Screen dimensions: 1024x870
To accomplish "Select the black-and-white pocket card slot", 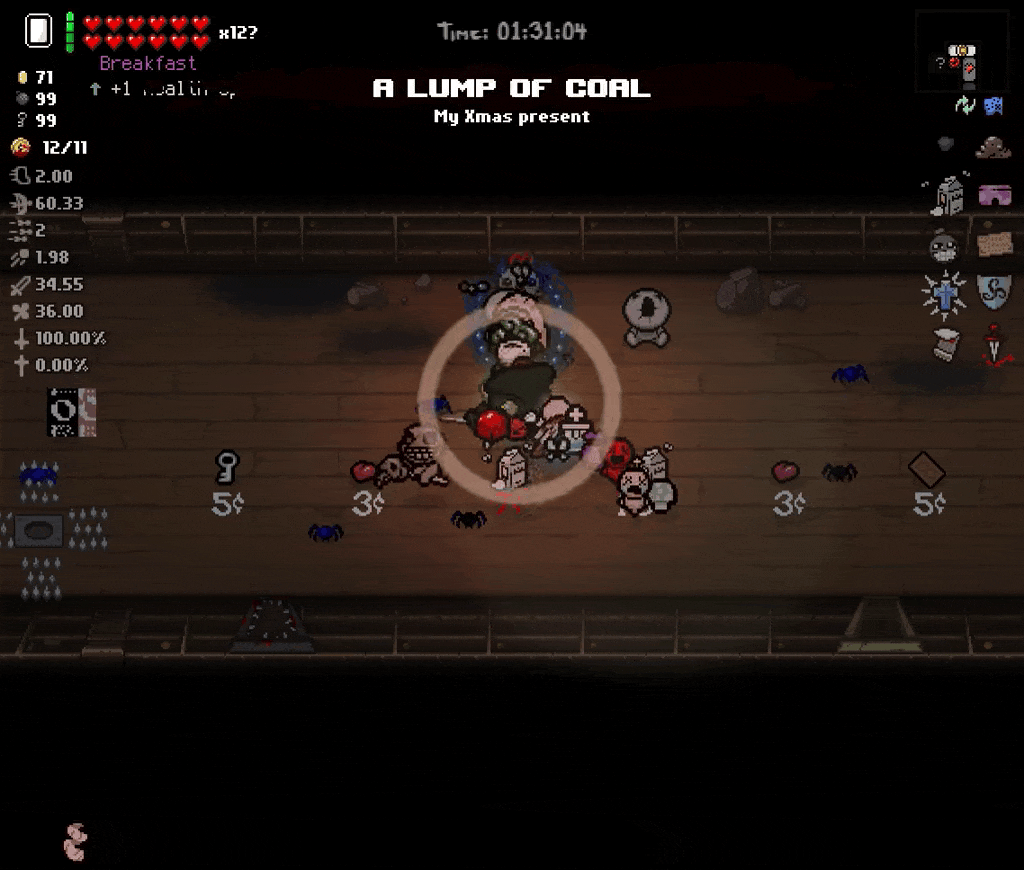I will (x=72, y=412).
